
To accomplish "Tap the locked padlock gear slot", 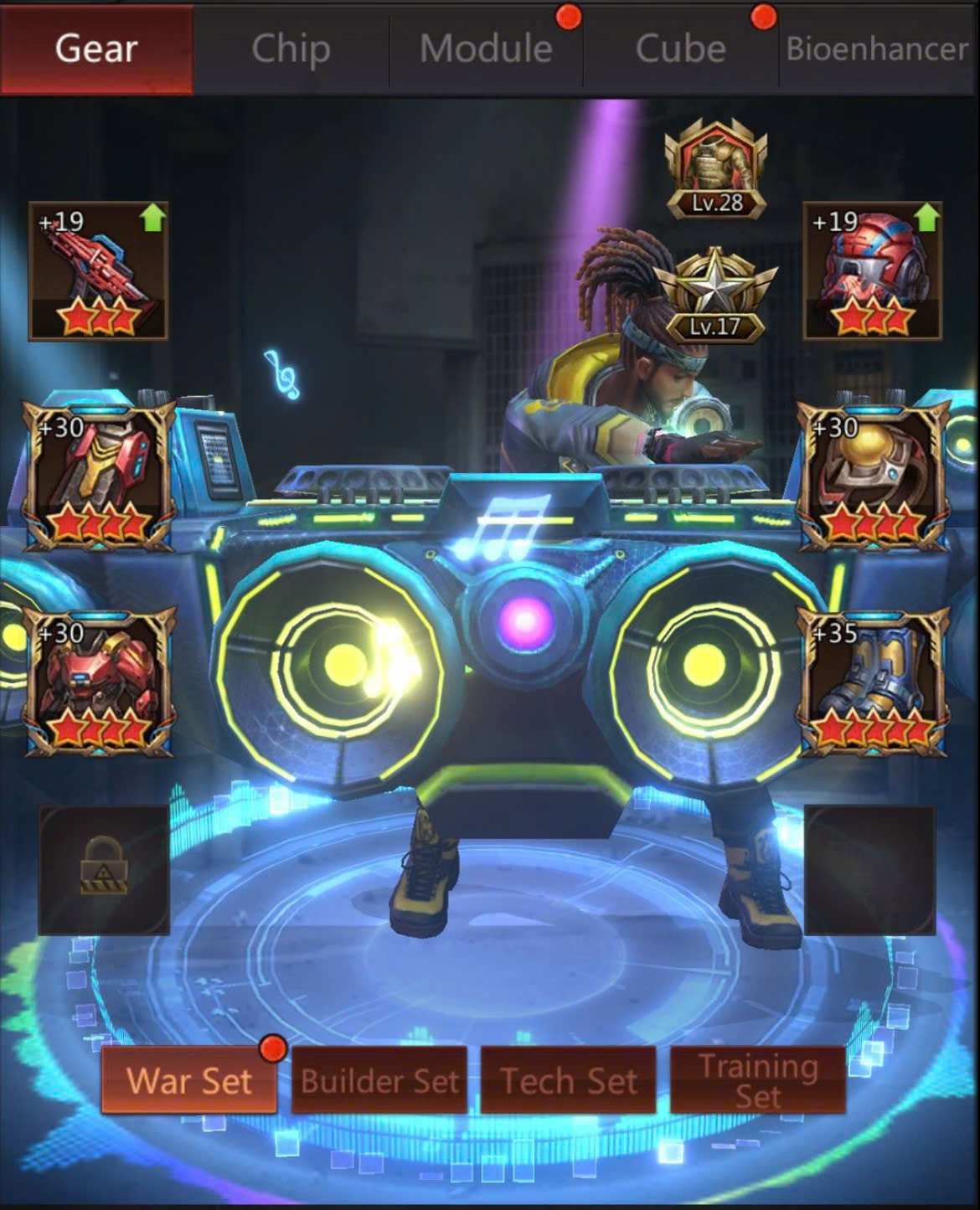I will (104, 869).
